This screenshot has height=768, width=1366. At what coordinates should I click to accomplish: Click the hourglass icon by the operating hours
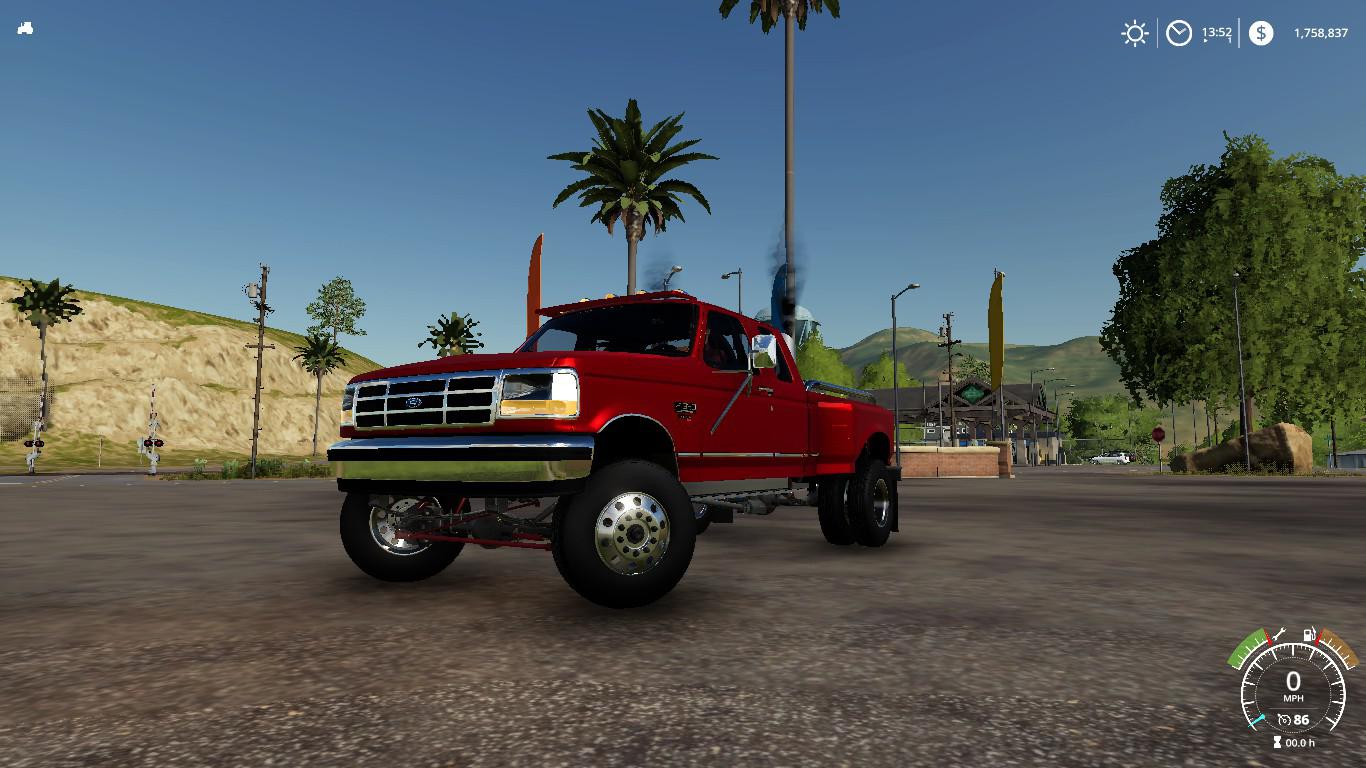(1279, 742)
